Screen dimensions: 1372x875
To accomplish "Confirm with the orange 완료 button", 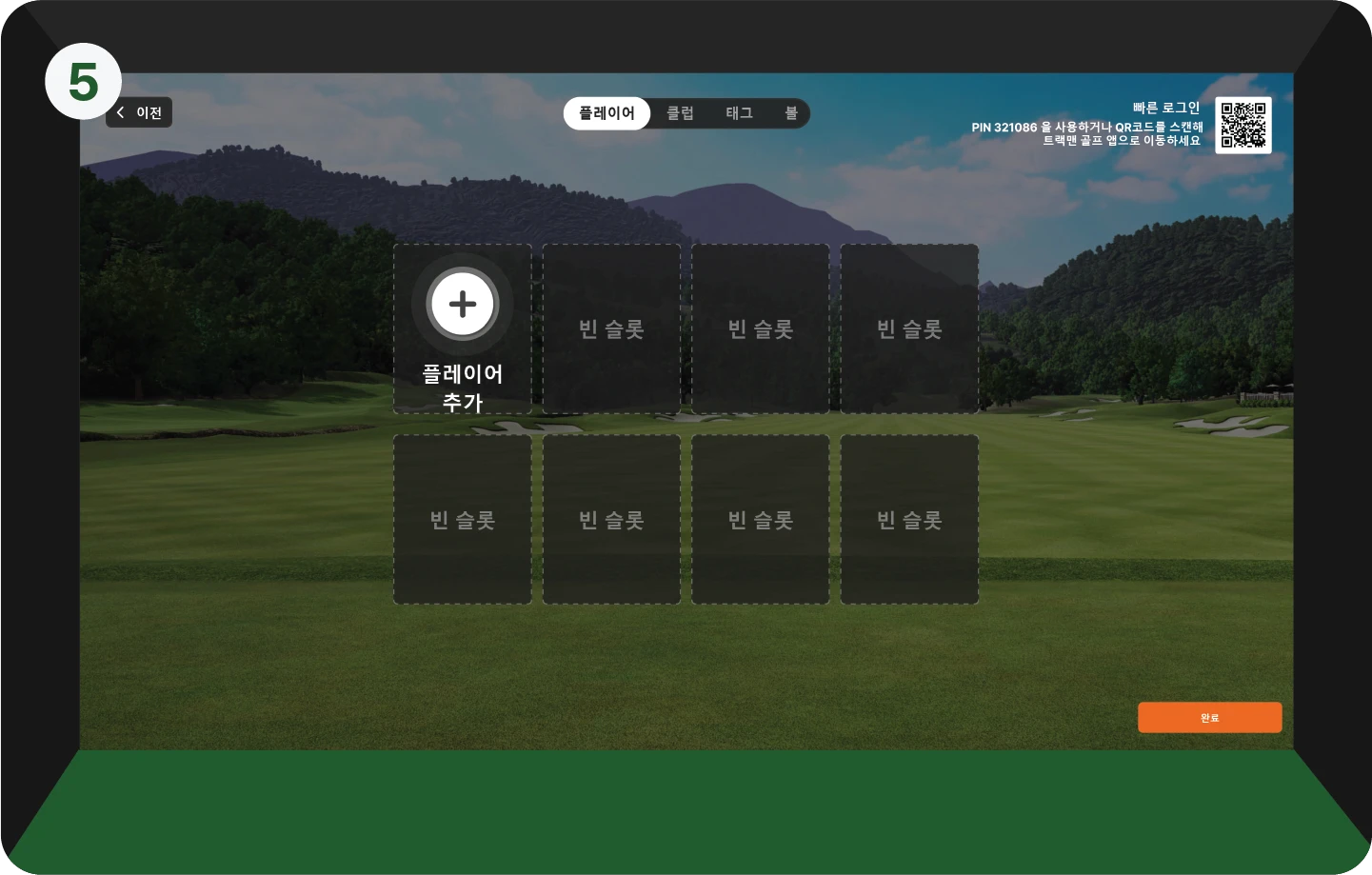I will click(x=1209, y=718).
